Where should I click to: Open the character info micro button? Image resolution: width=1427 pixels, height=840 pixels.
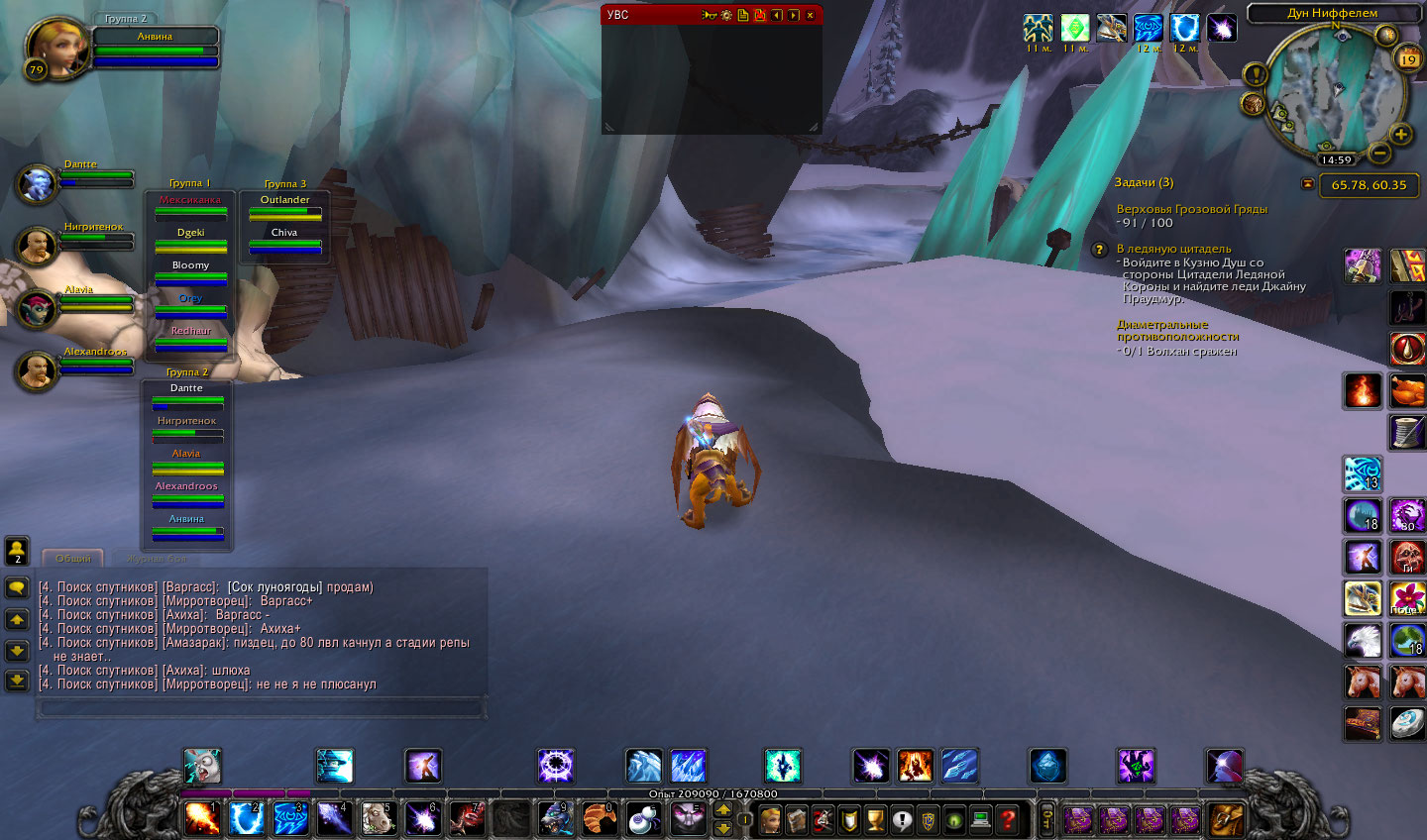click(x=770, y=819)
